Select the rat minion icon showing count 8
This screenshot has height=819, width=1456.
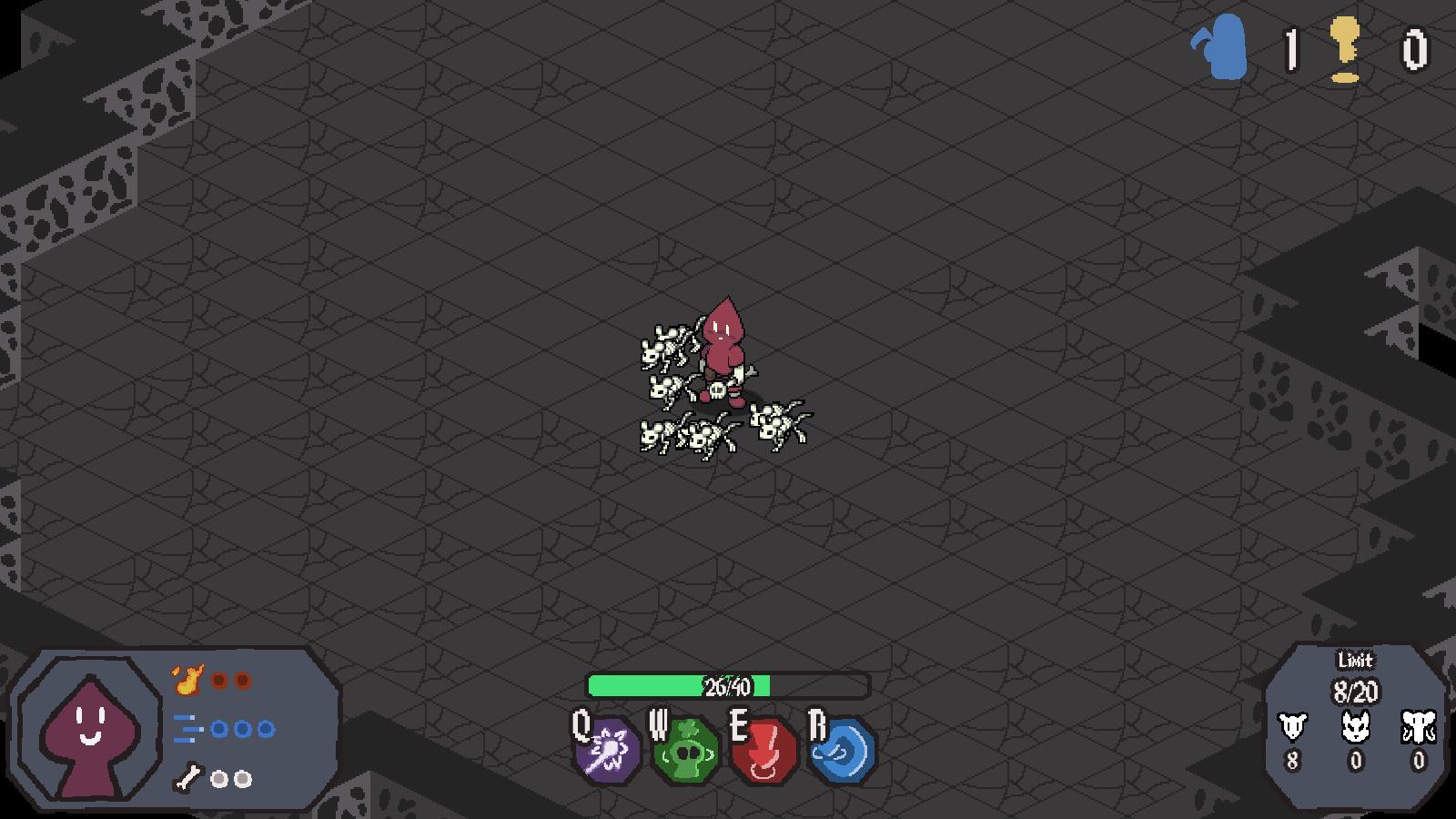1293,728
